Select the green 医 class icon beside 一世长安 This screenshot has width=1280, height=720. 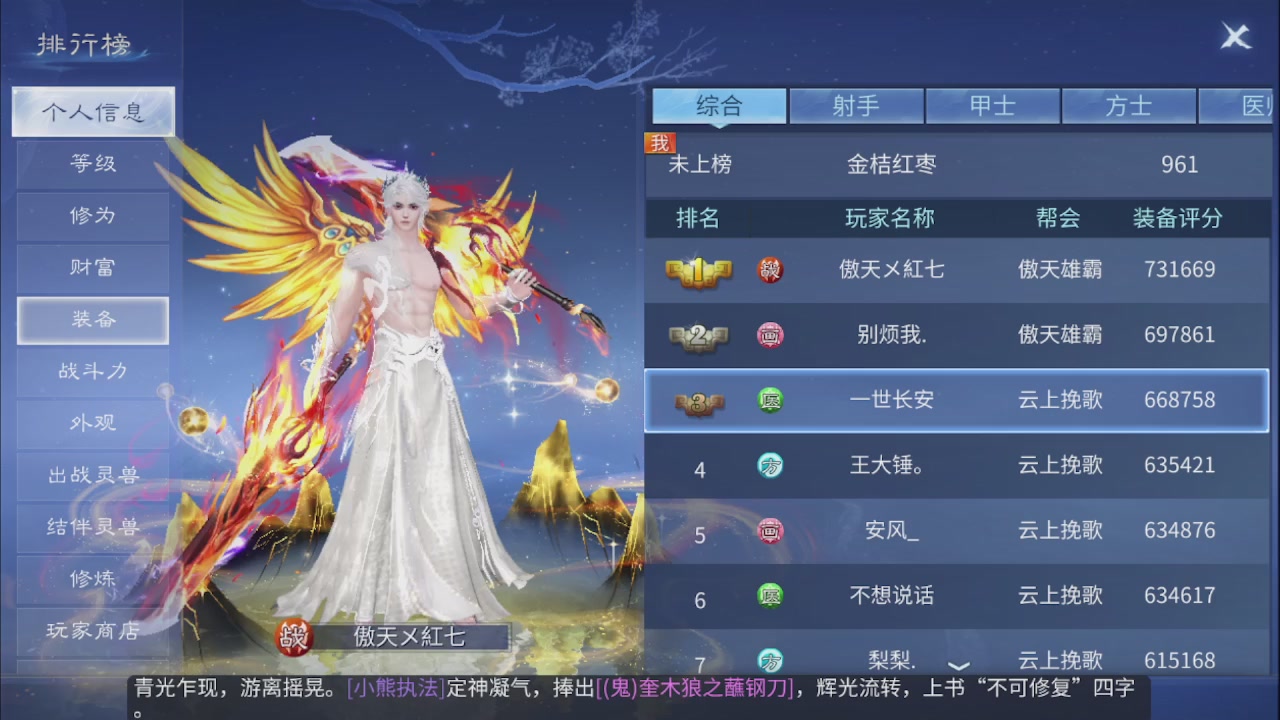[770, 400]
